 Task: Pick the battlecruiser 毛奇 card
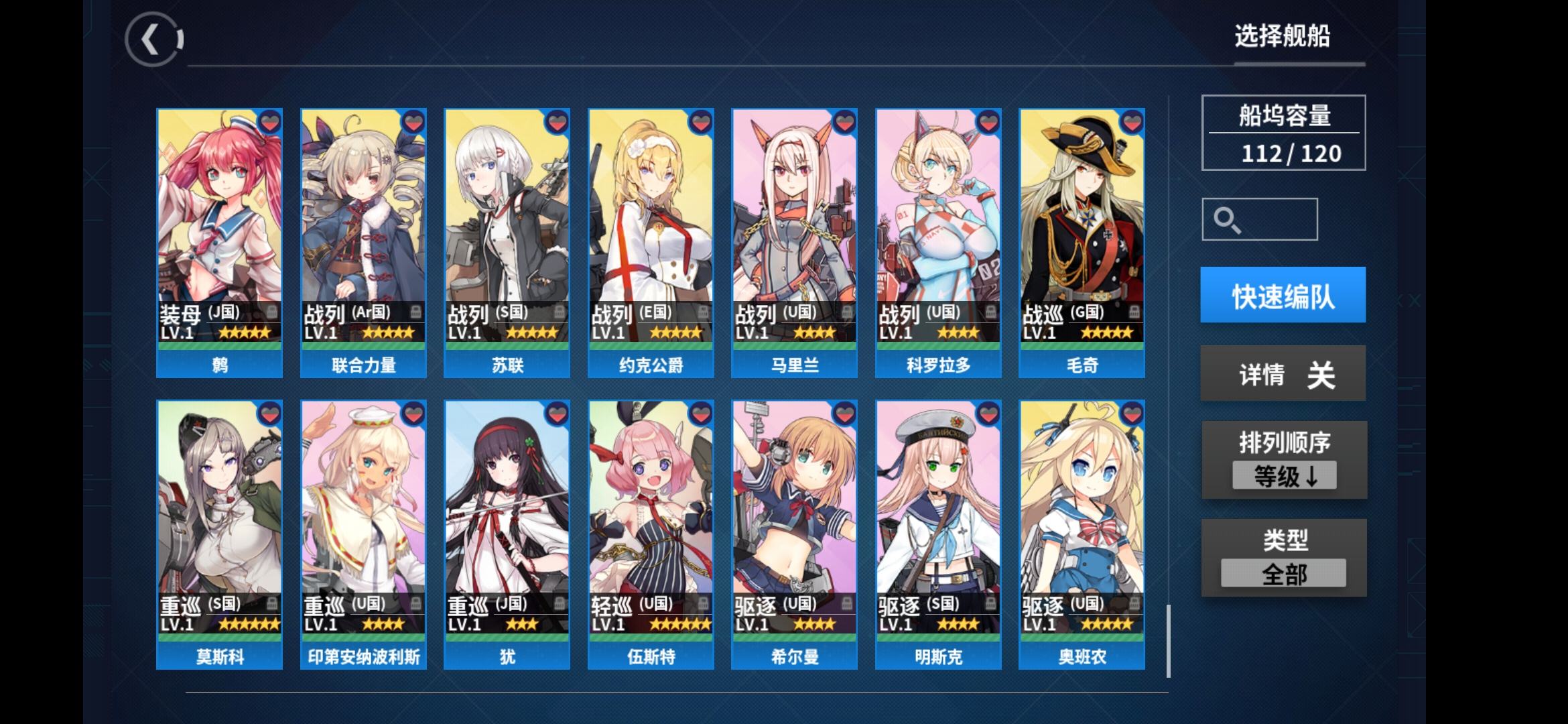(1082, 243)
